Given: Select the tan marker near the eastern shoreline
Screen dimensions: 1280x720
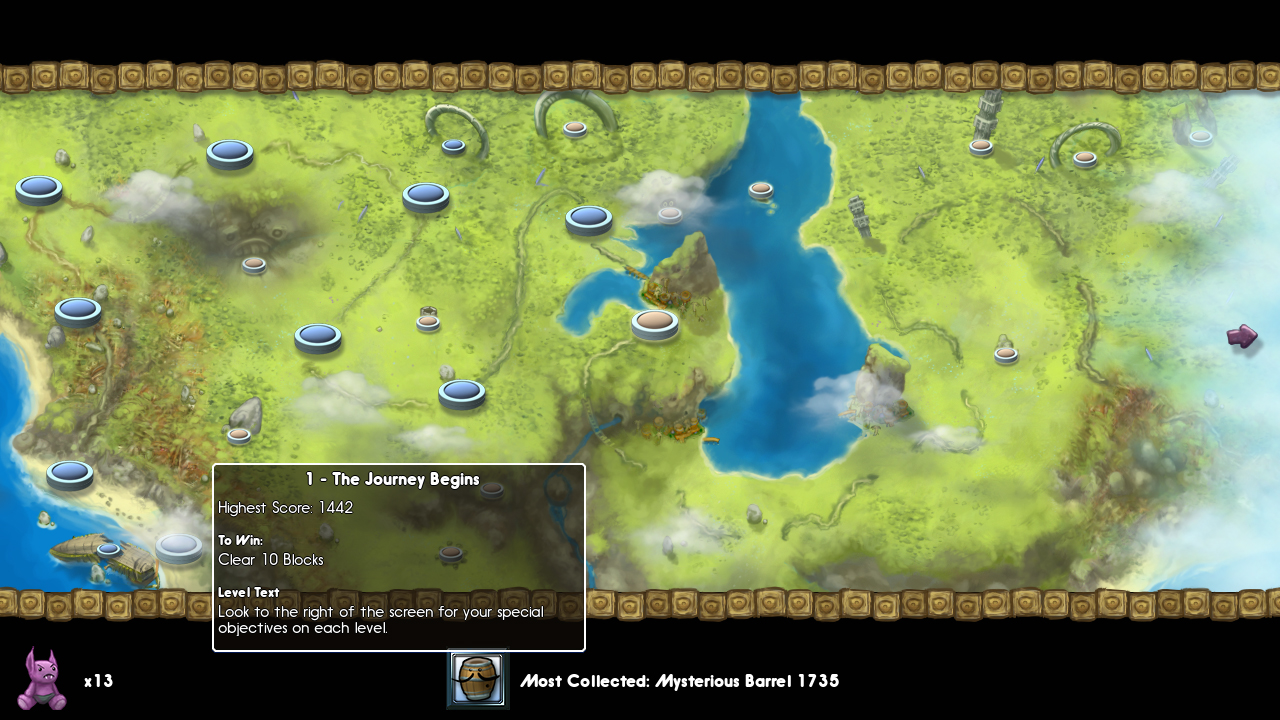Looking at the screenshot, I should pyautogui.click(x=1004, y=353).
